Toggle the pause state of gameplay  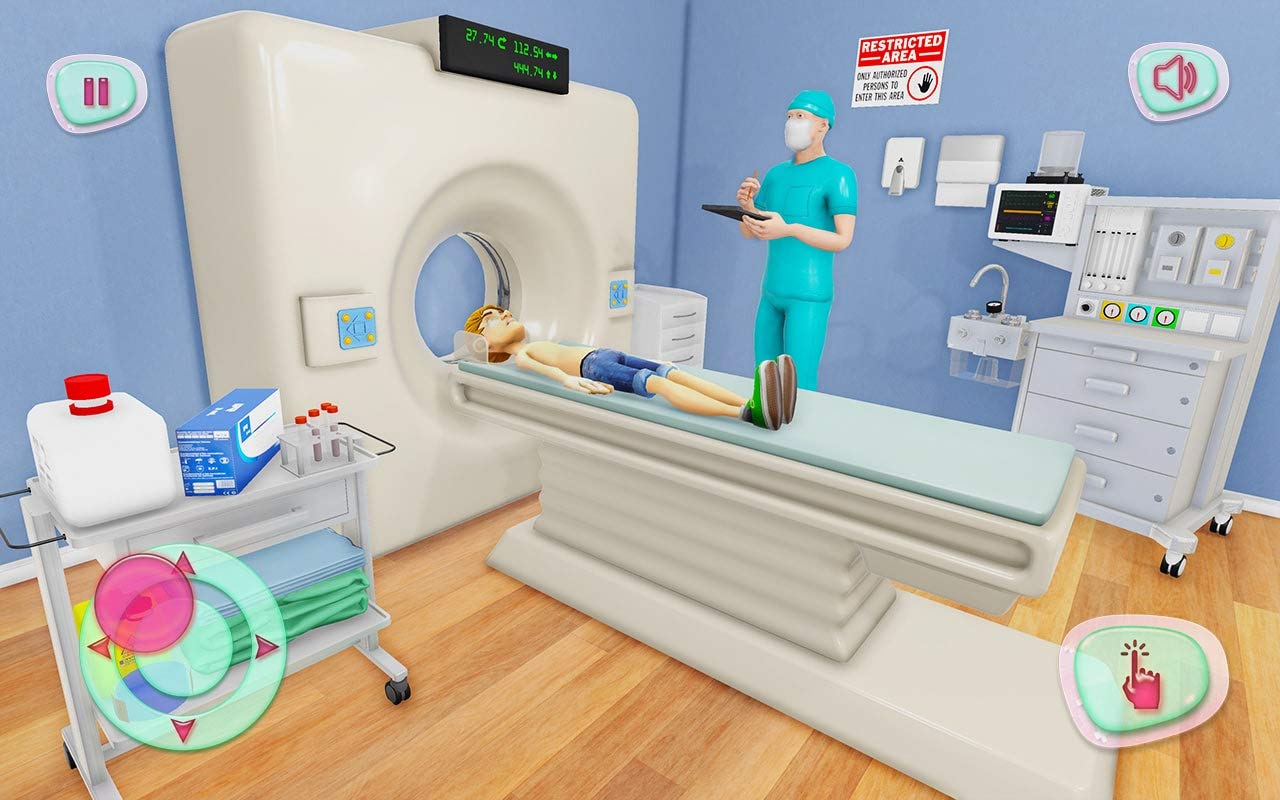tap(95, 90)
